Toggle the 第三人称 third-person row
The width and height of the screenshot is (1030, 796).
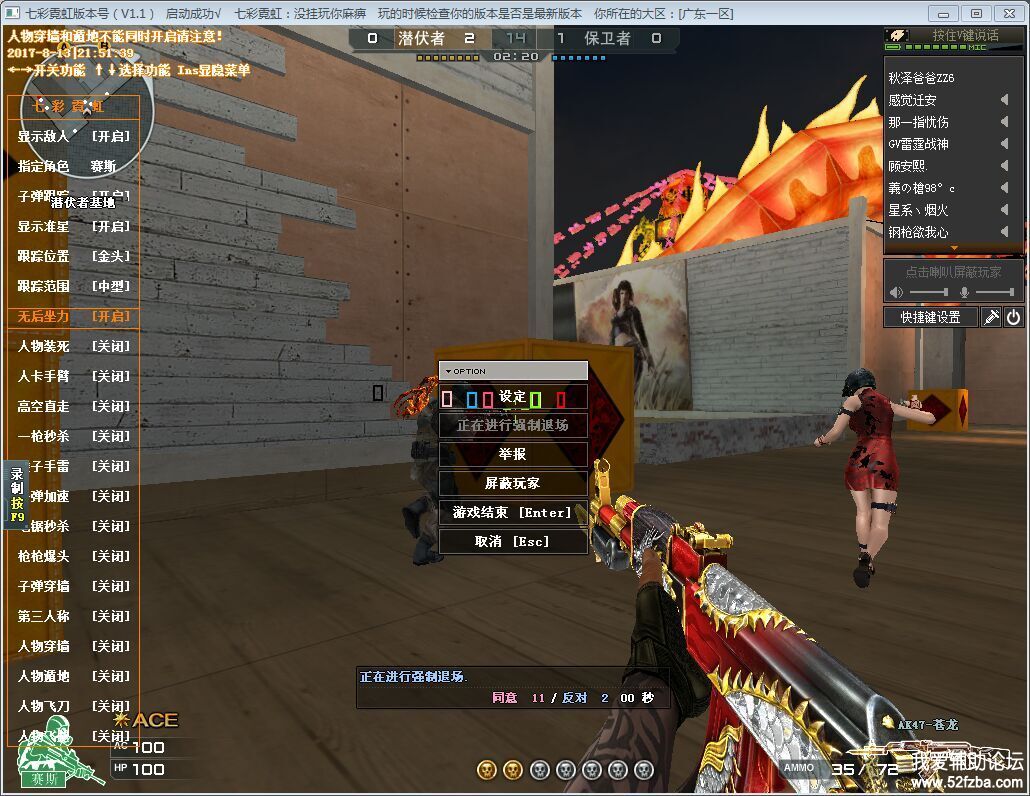(73, 616)
